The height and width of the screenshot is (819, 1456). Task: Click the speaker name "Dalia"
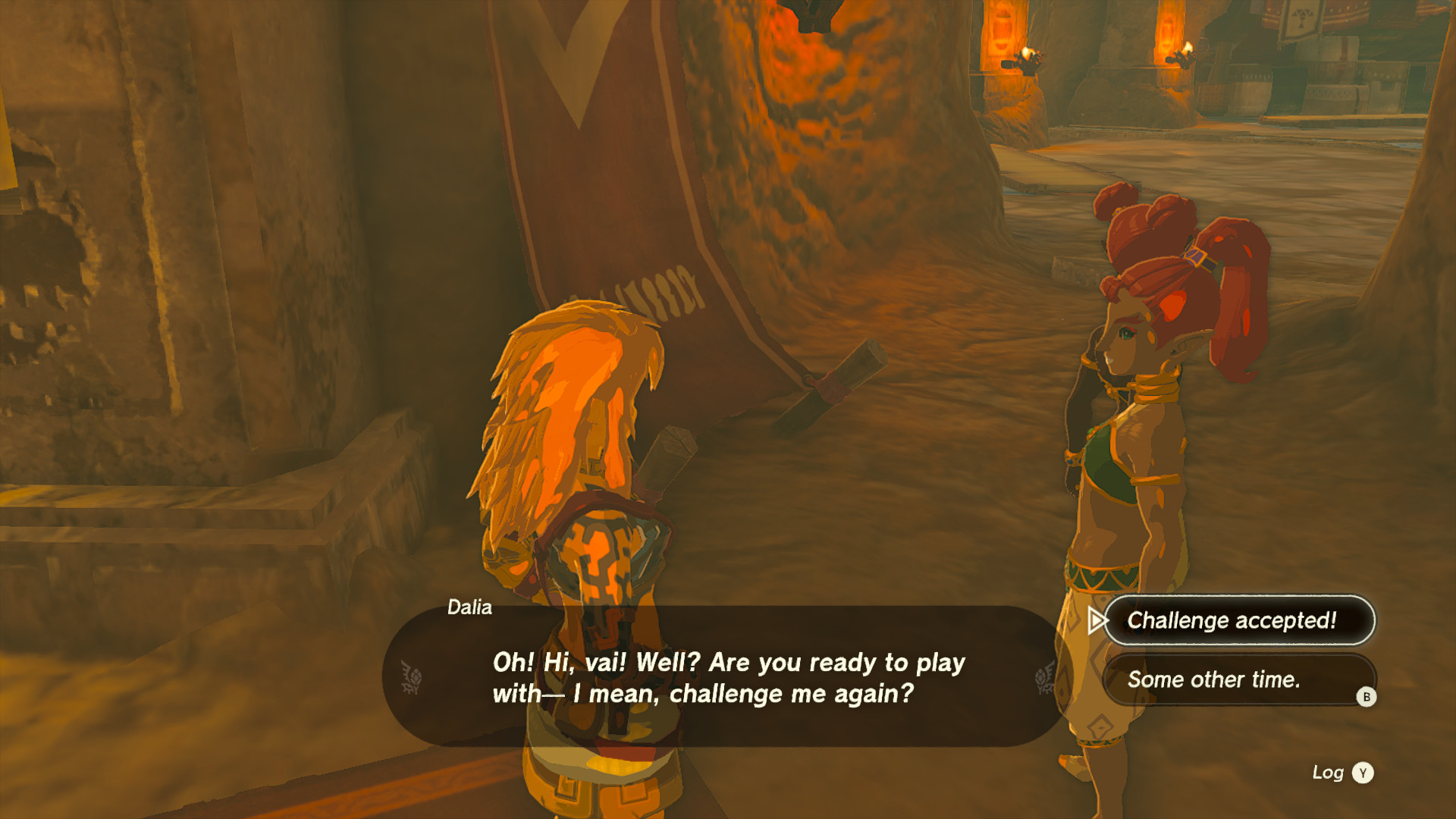point(469,607)
